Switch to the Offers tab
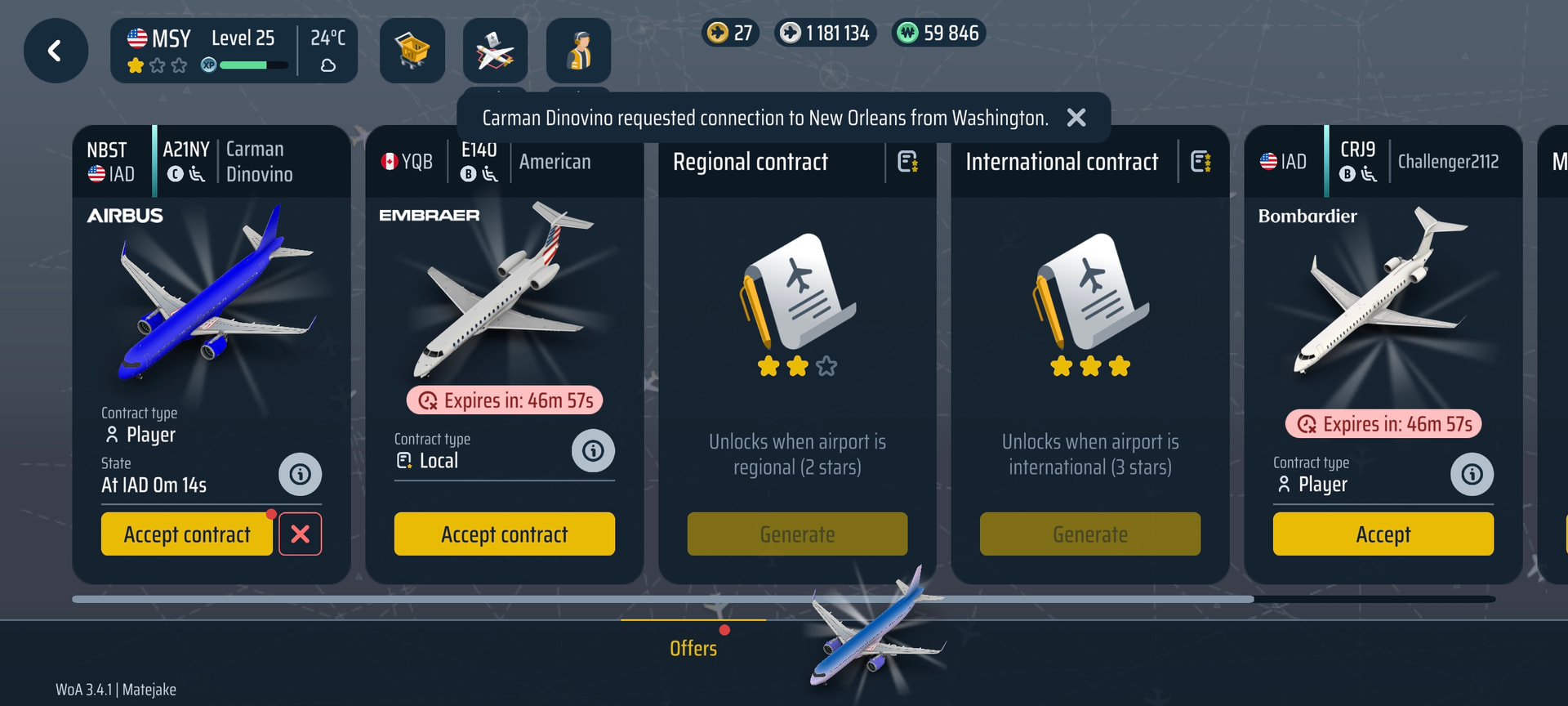1568x706 pixels. click(693, 648)
